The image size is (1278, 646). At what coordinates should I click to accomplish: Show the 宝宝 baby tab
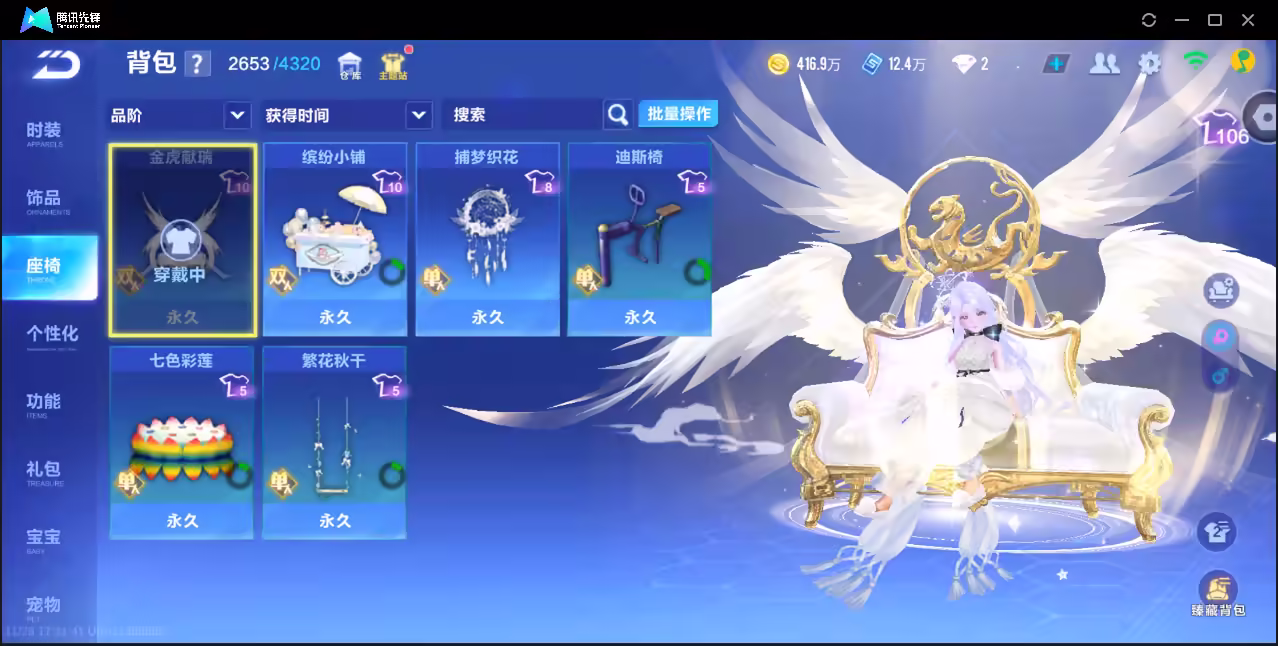[x=44, y=539]
